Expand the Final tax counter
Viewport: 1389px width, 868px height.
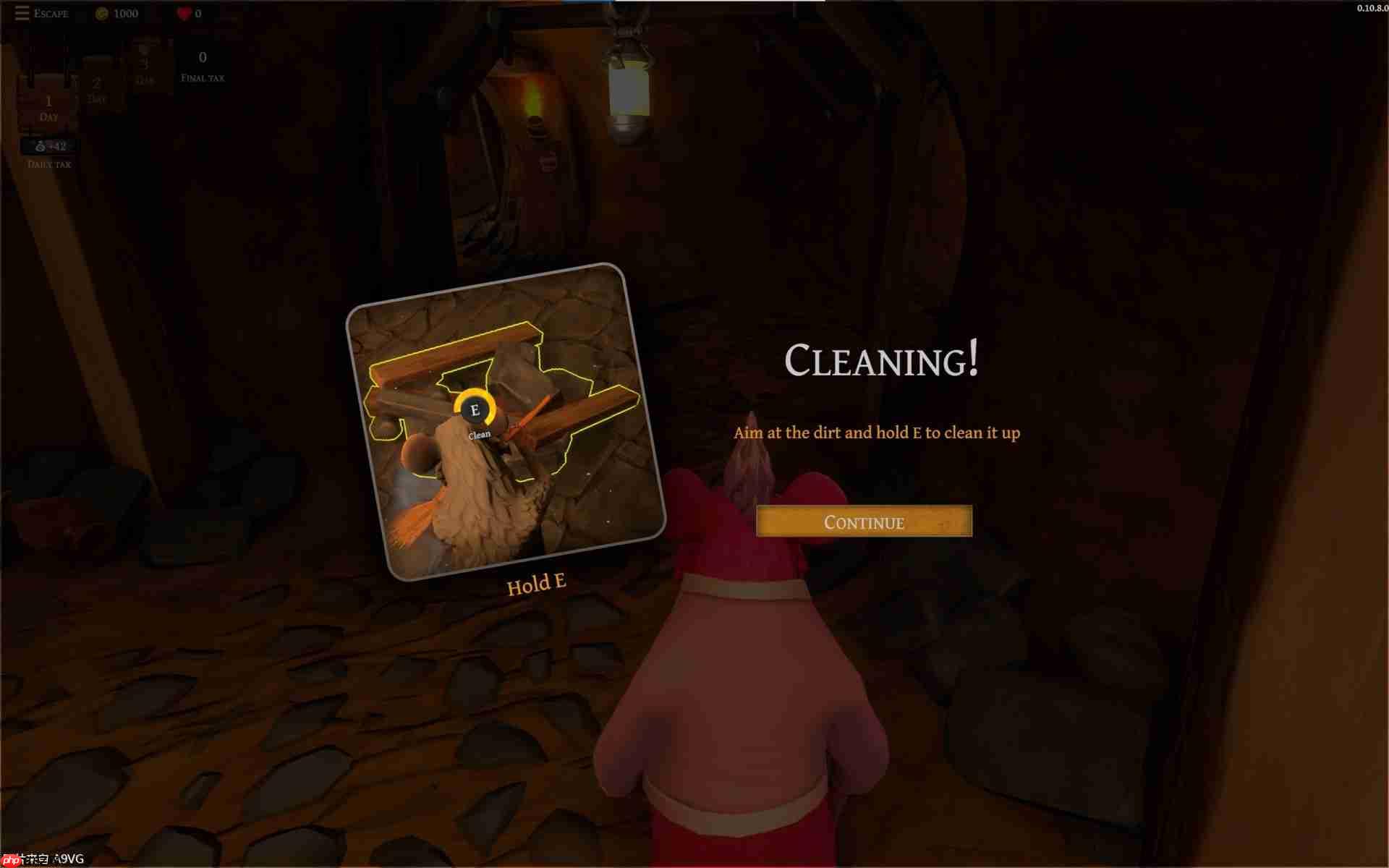202,65
